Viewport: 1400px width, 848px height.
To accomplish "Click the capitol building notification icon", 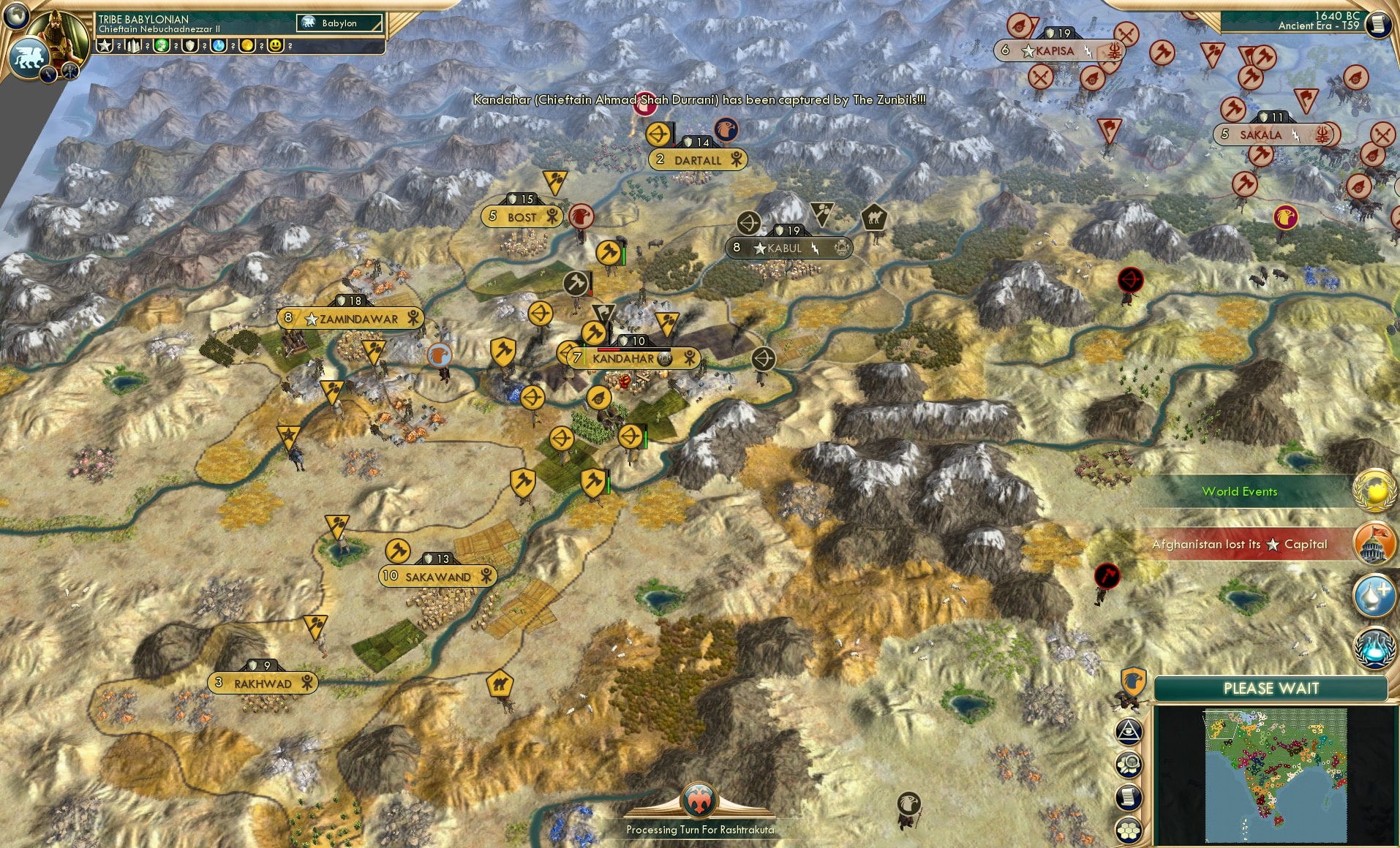I will (x=1373, y=544).
